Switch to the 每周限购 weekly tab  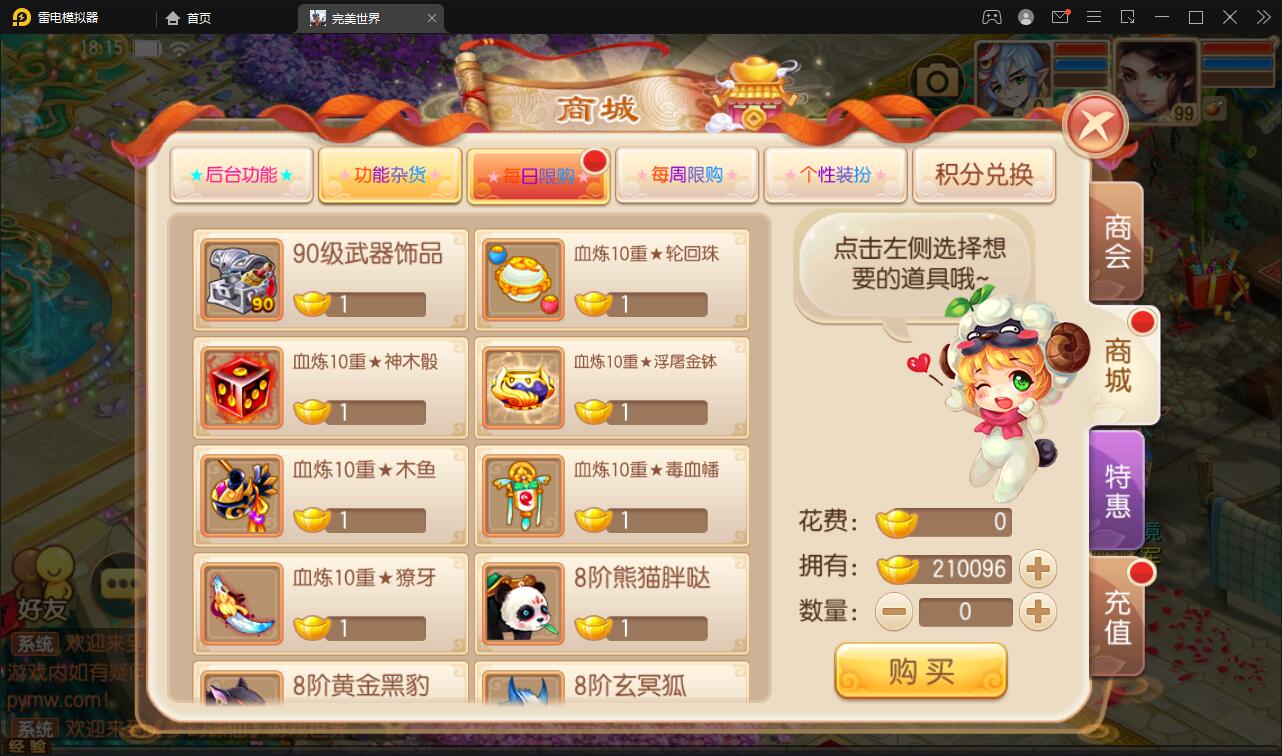(687, 173)
